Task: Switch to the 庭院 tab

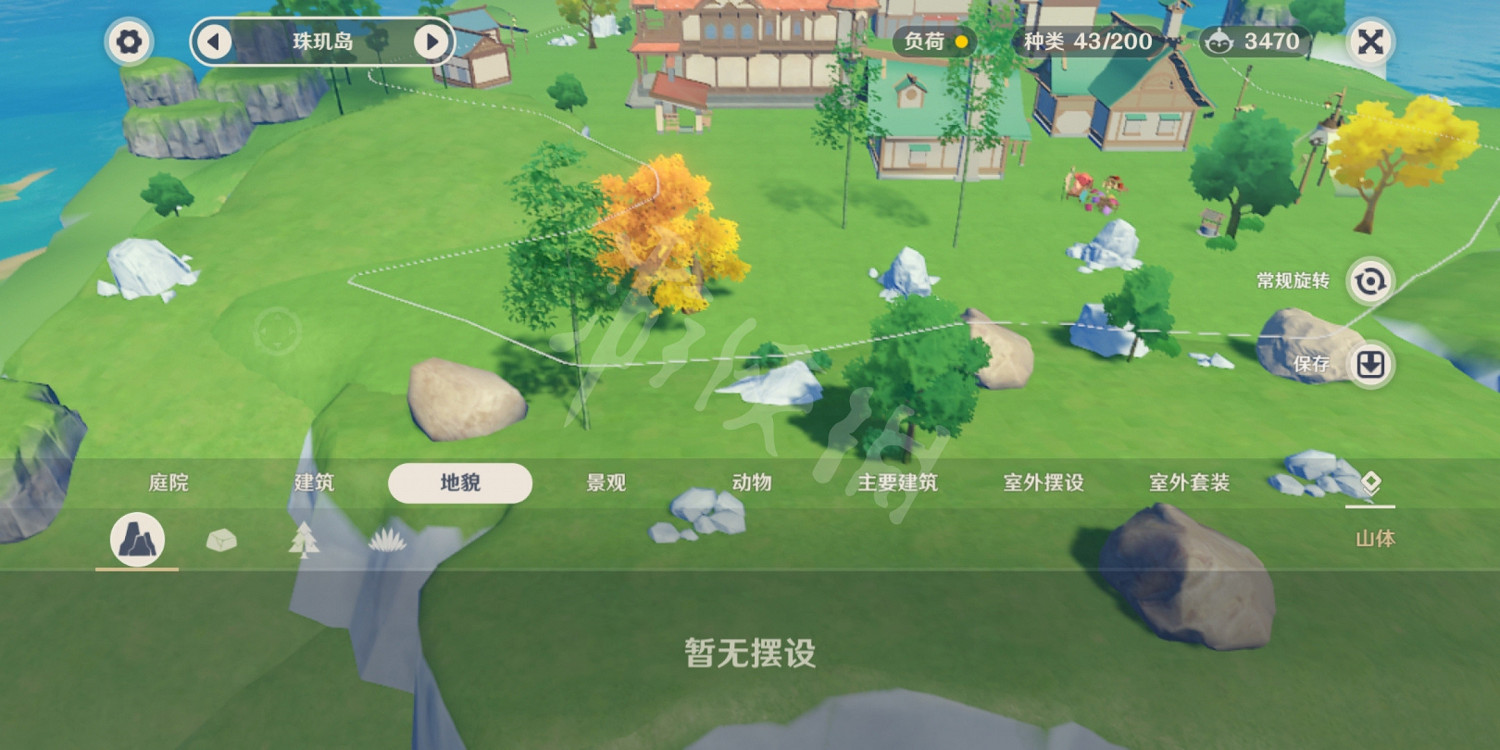Action: coord(167,482)
